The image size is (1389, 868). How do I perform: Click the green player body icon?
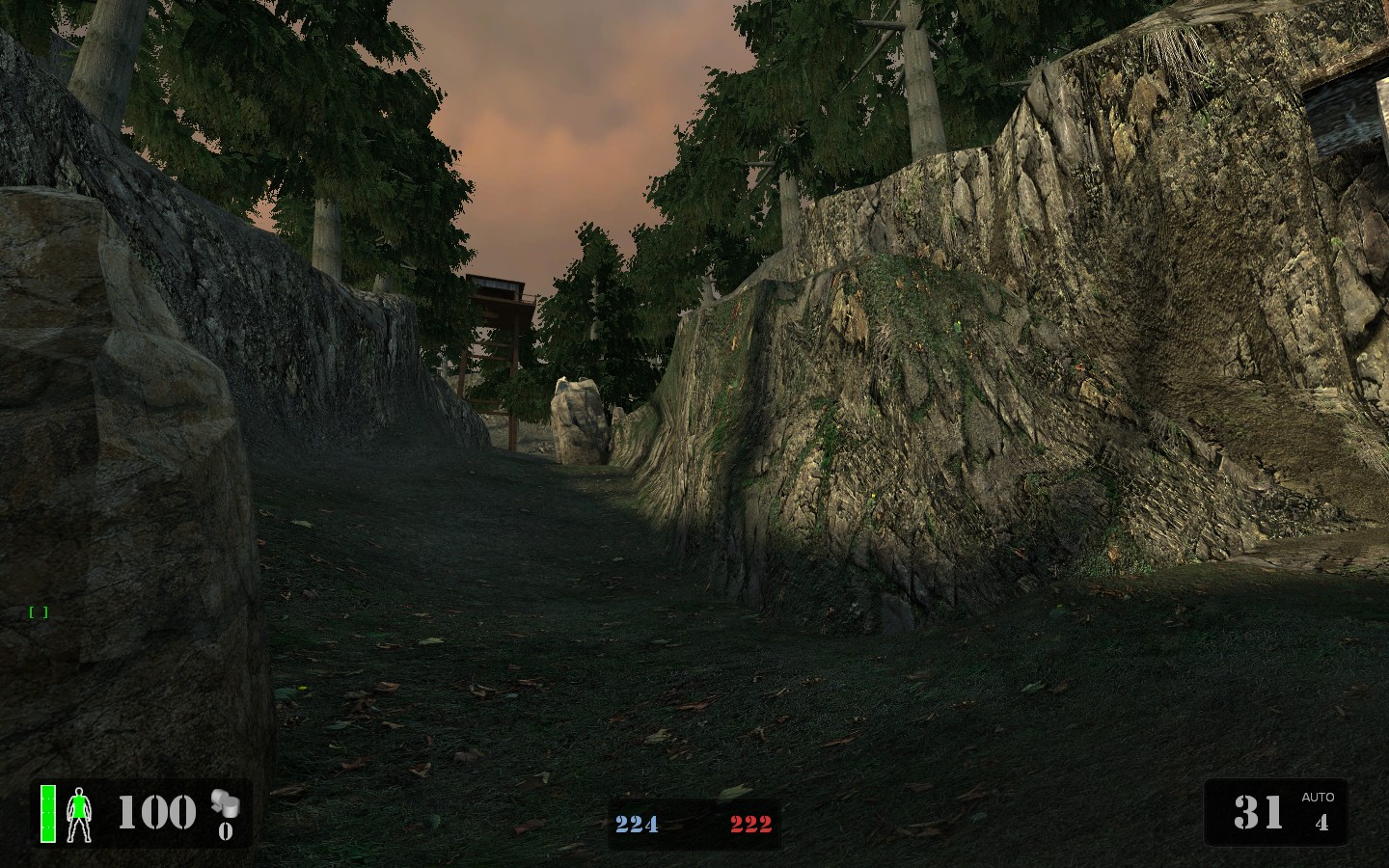click(79, 813)
